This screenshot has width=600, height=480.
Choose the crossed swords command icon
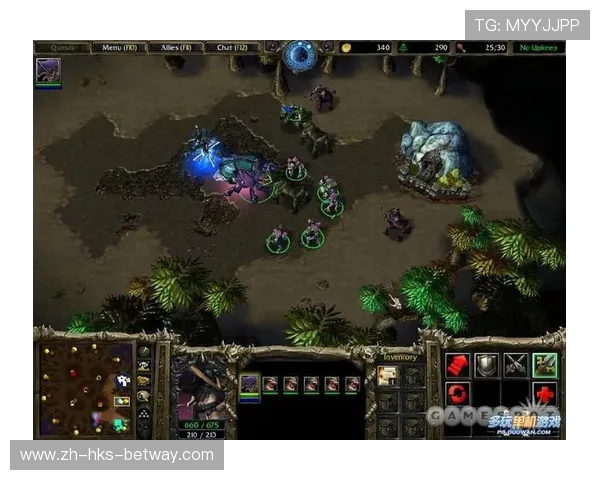coord(516,365)
